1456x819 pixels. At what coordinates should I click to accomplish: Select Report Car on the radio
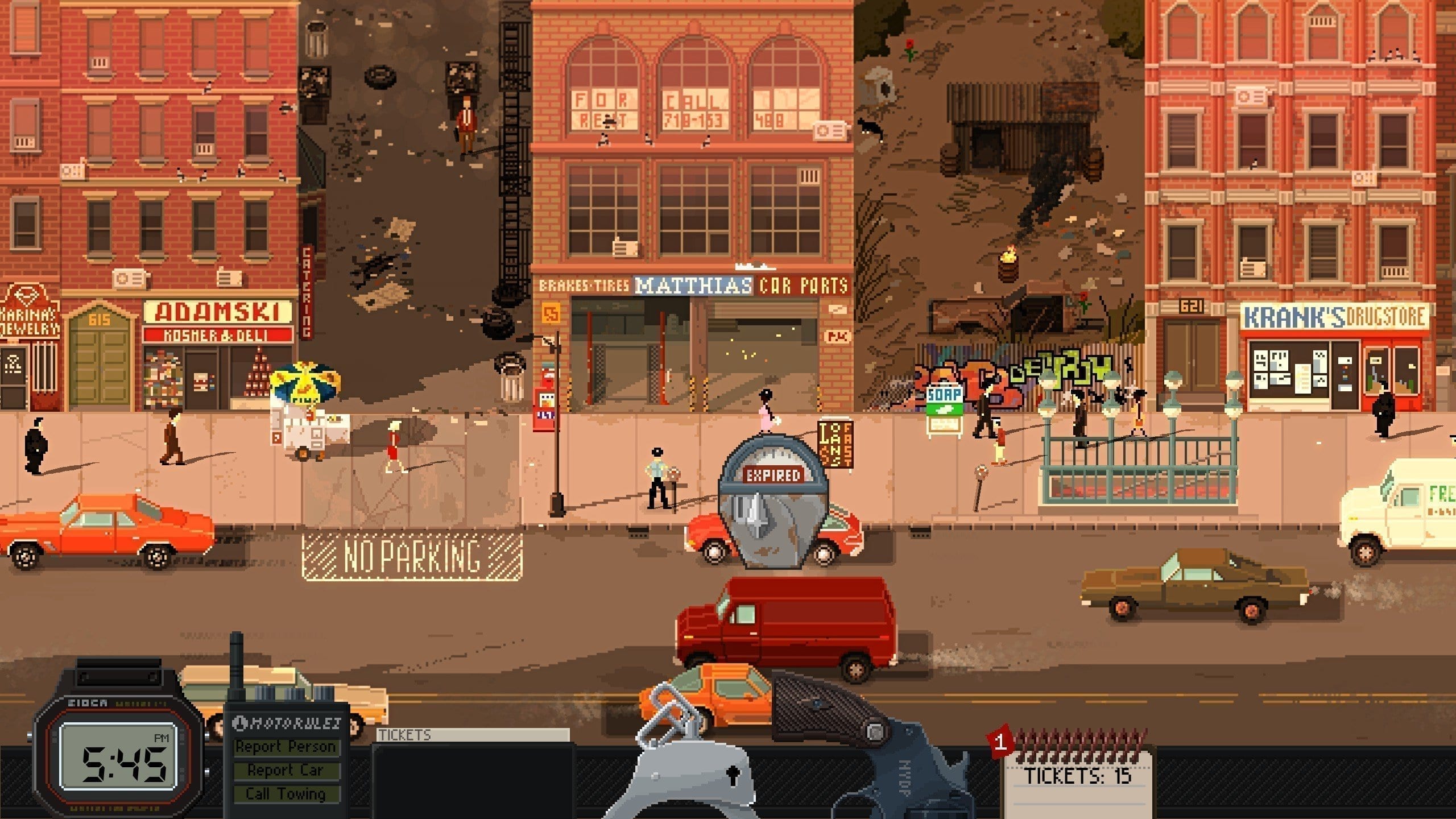click(x=286, y=770)
